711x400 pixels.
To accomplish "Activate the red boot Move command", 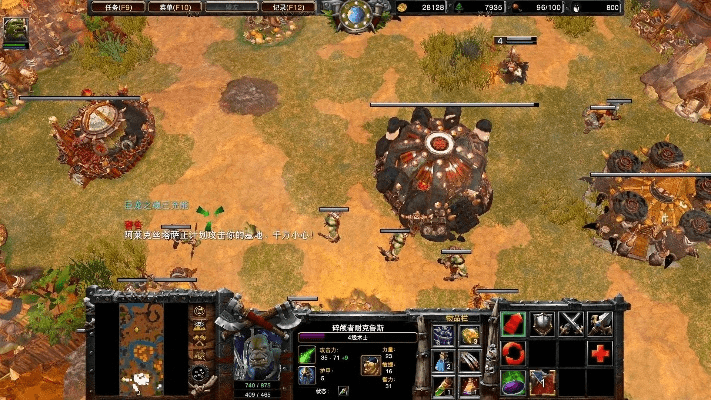I will tap(513, 323).
